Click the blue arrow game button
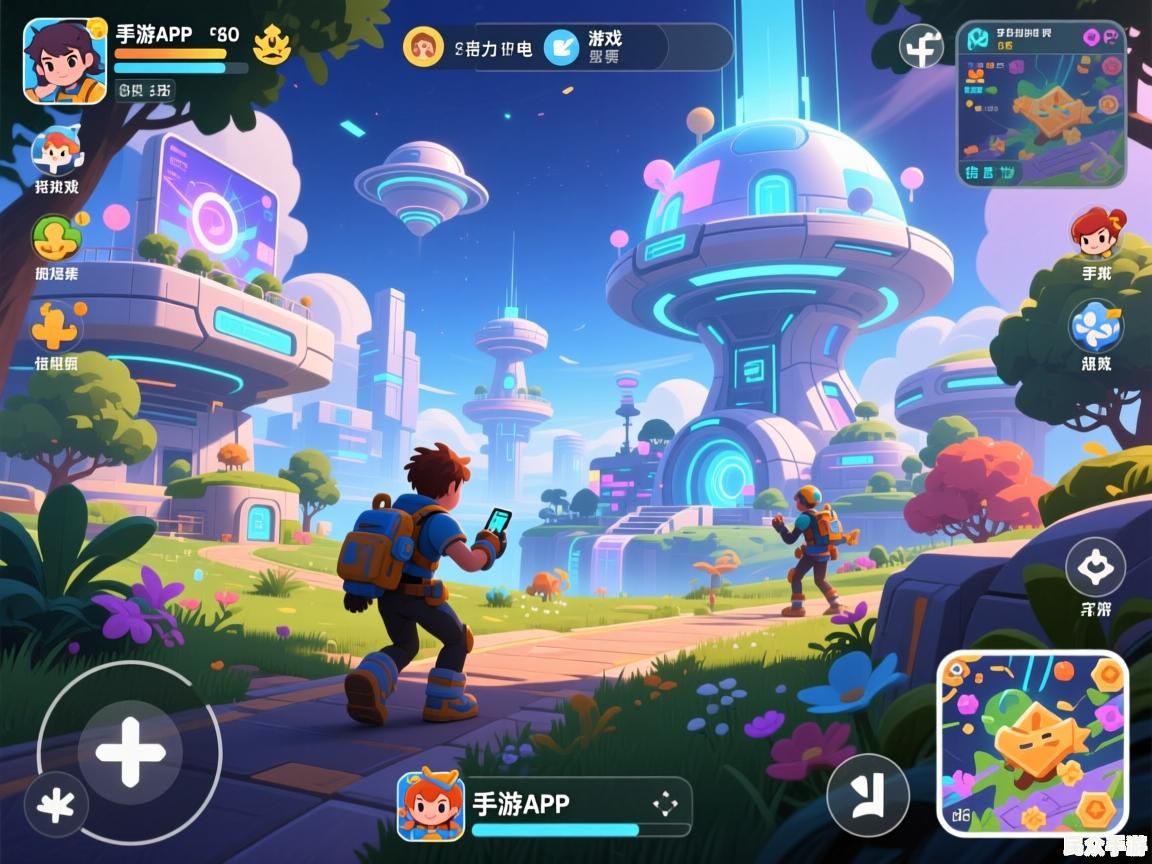The width and height of the screenshot is (1152, 864). coord(562,47)
